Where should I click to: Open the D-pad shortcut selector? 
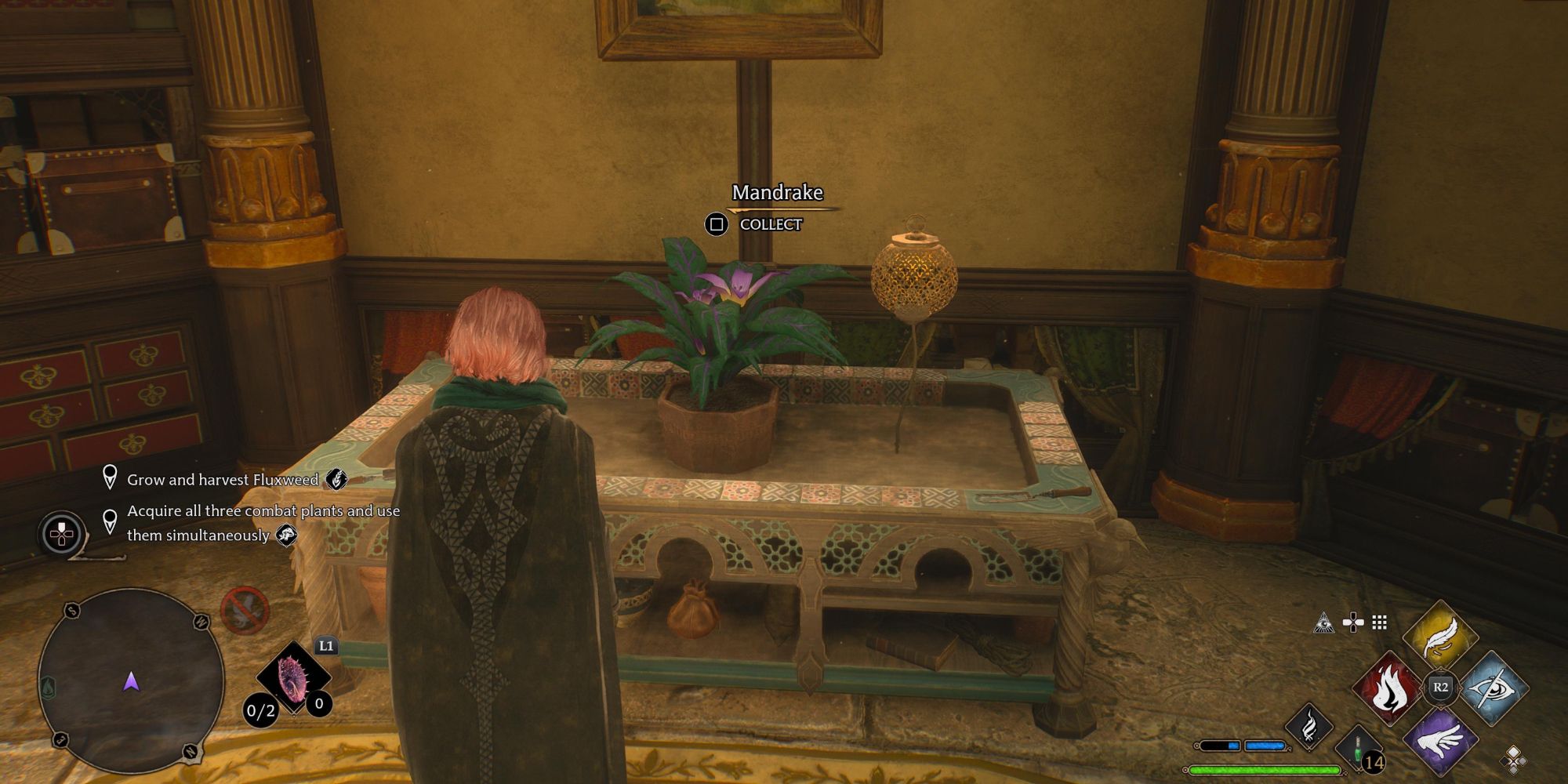(x=1353, y=621)
